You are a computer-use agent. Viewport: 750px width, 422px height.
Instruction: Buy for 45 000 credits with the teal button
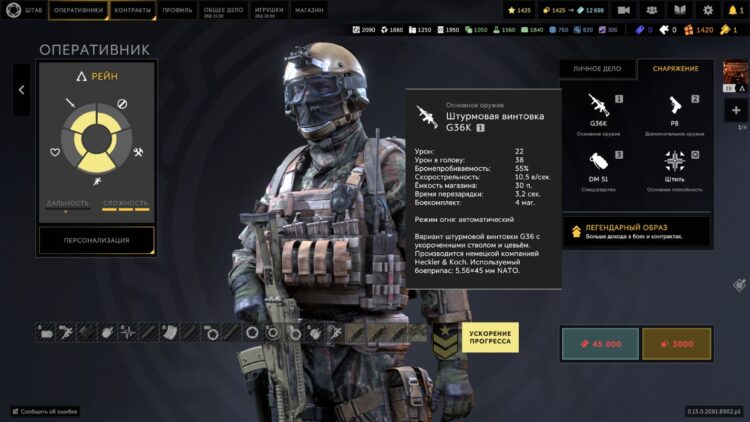(598, 343)
